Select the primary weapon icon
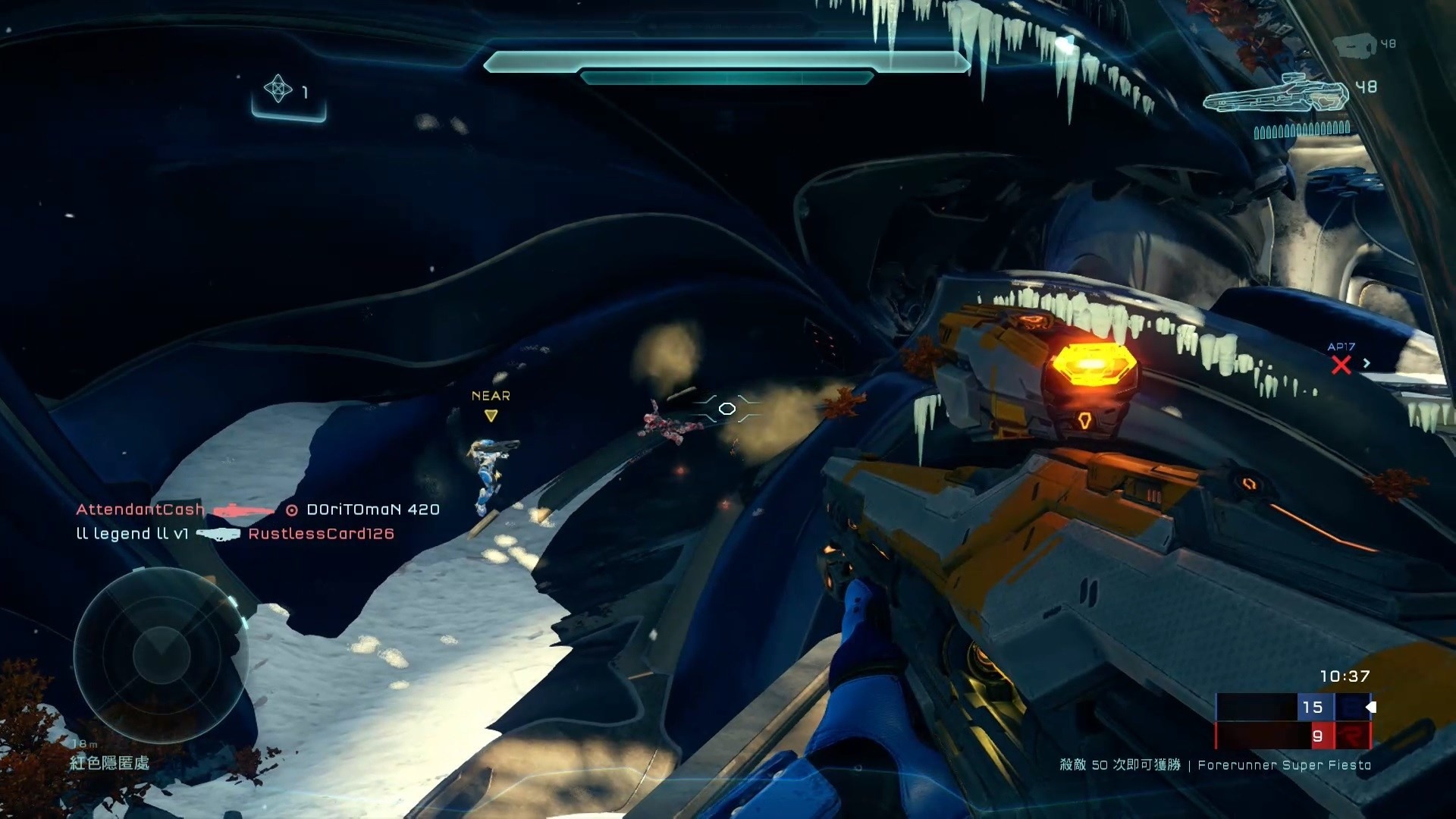Viewport: 1456px width, 819px height. 1276,96
